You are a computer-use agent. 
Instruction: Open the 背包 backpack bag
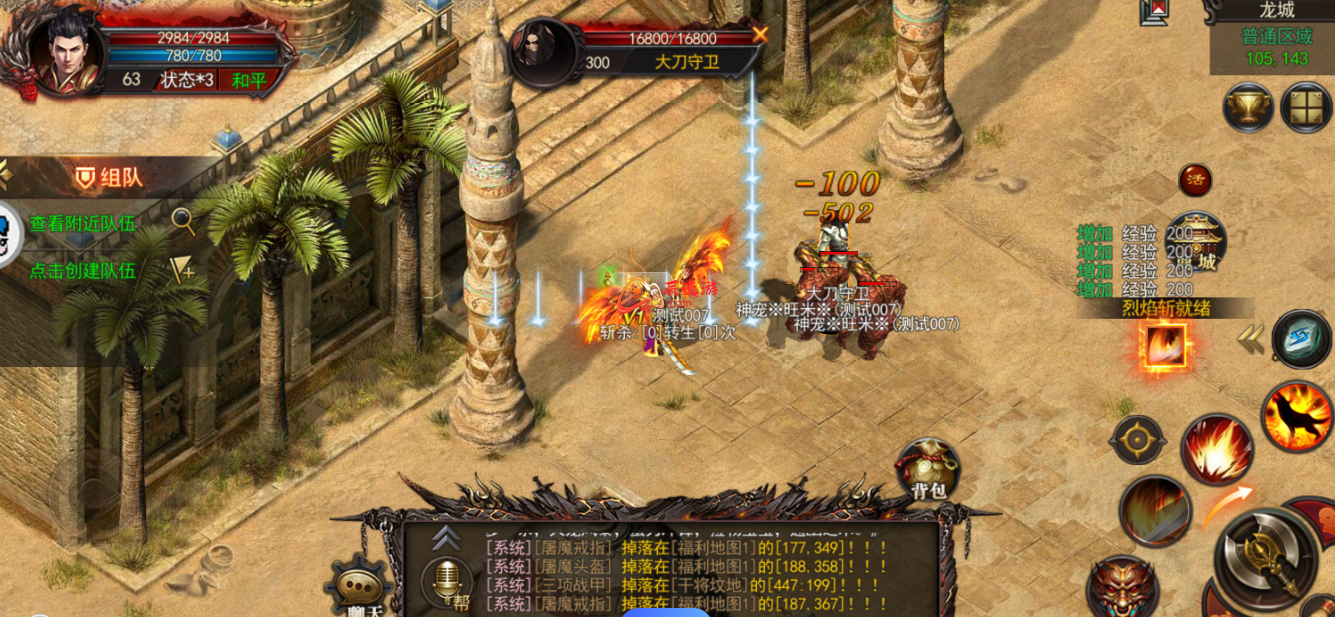tap(927, 468)
